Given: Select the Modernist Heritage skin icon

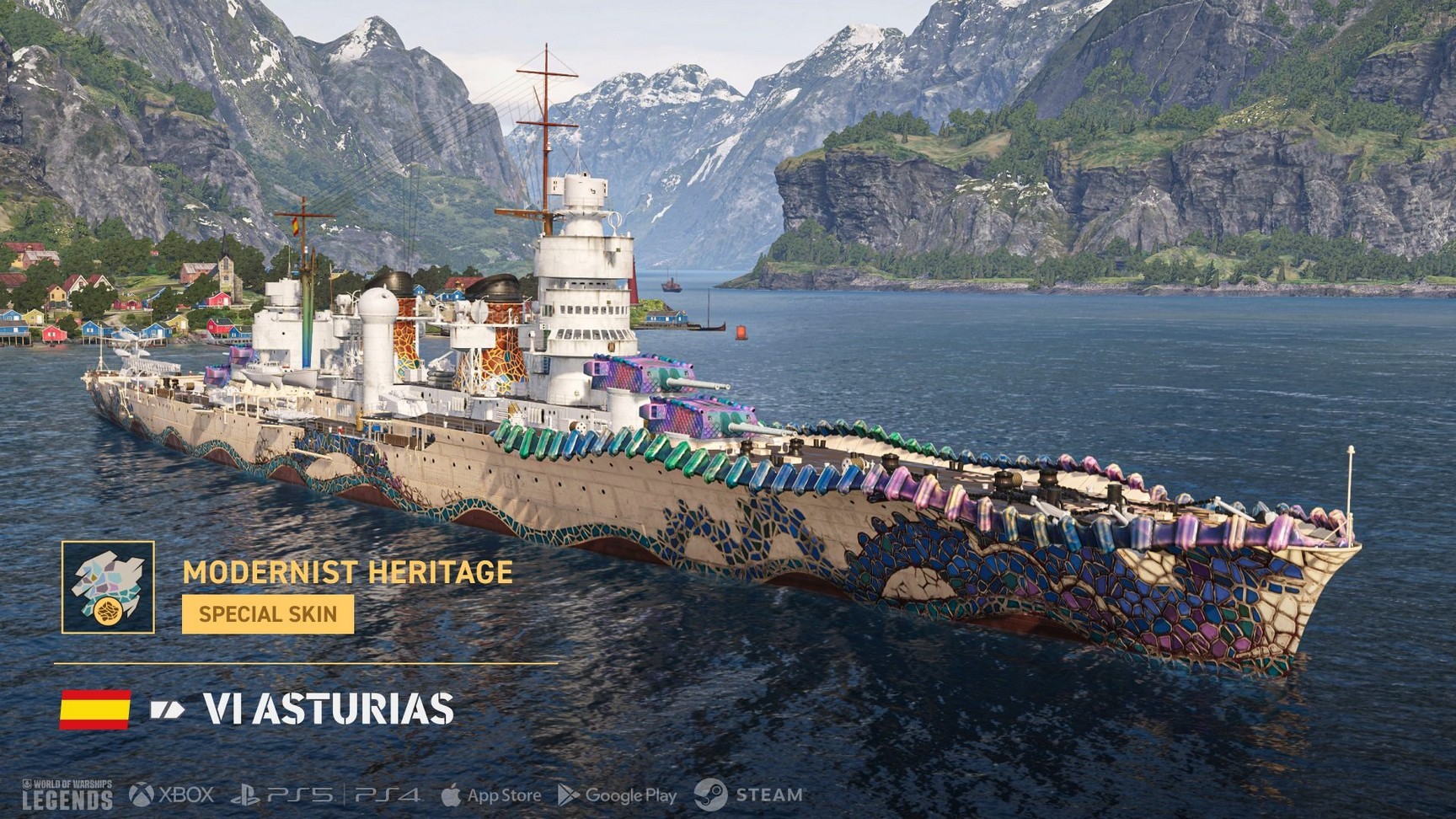Looking at the screenshot, I should click(x=108, y=586).
